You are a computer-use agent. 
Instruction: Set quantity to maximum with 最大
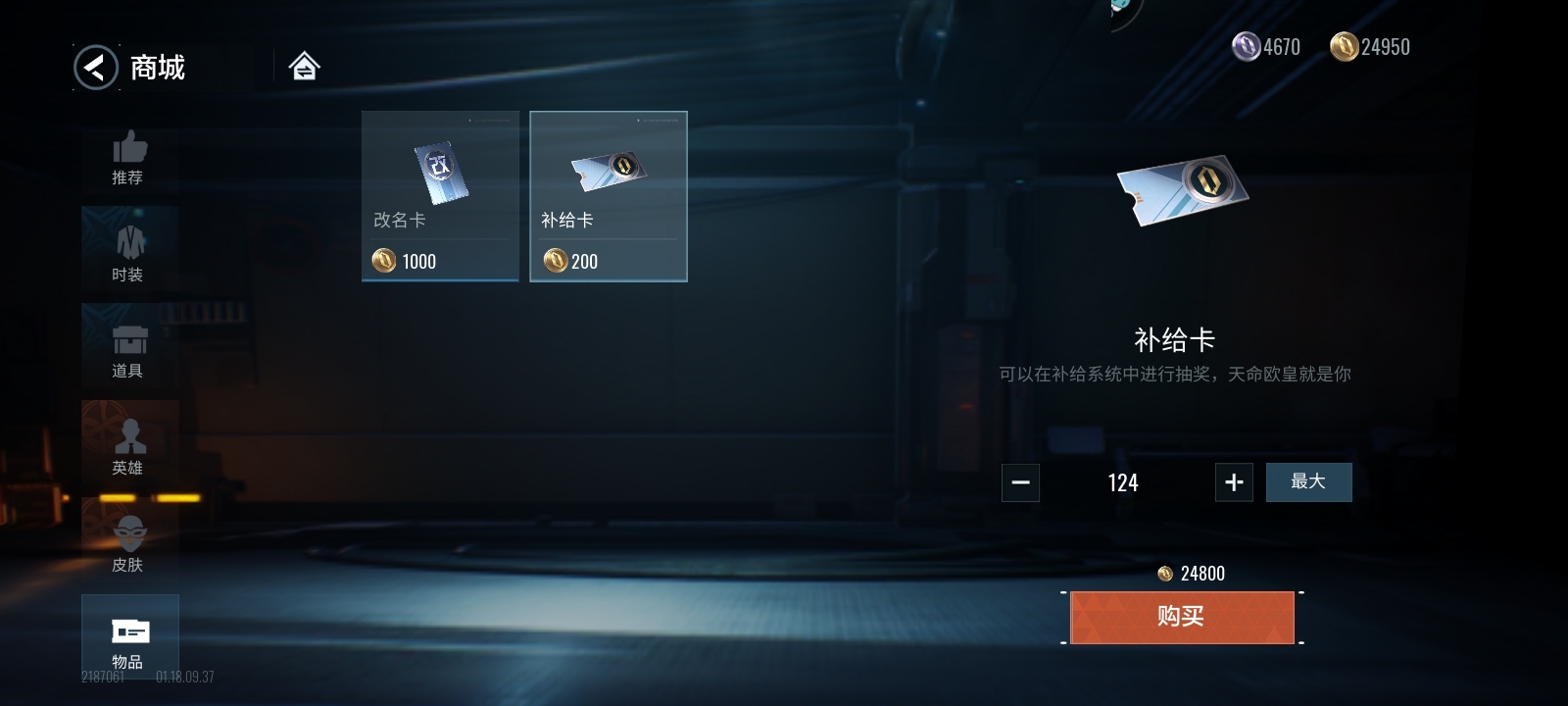point(1308,482)
